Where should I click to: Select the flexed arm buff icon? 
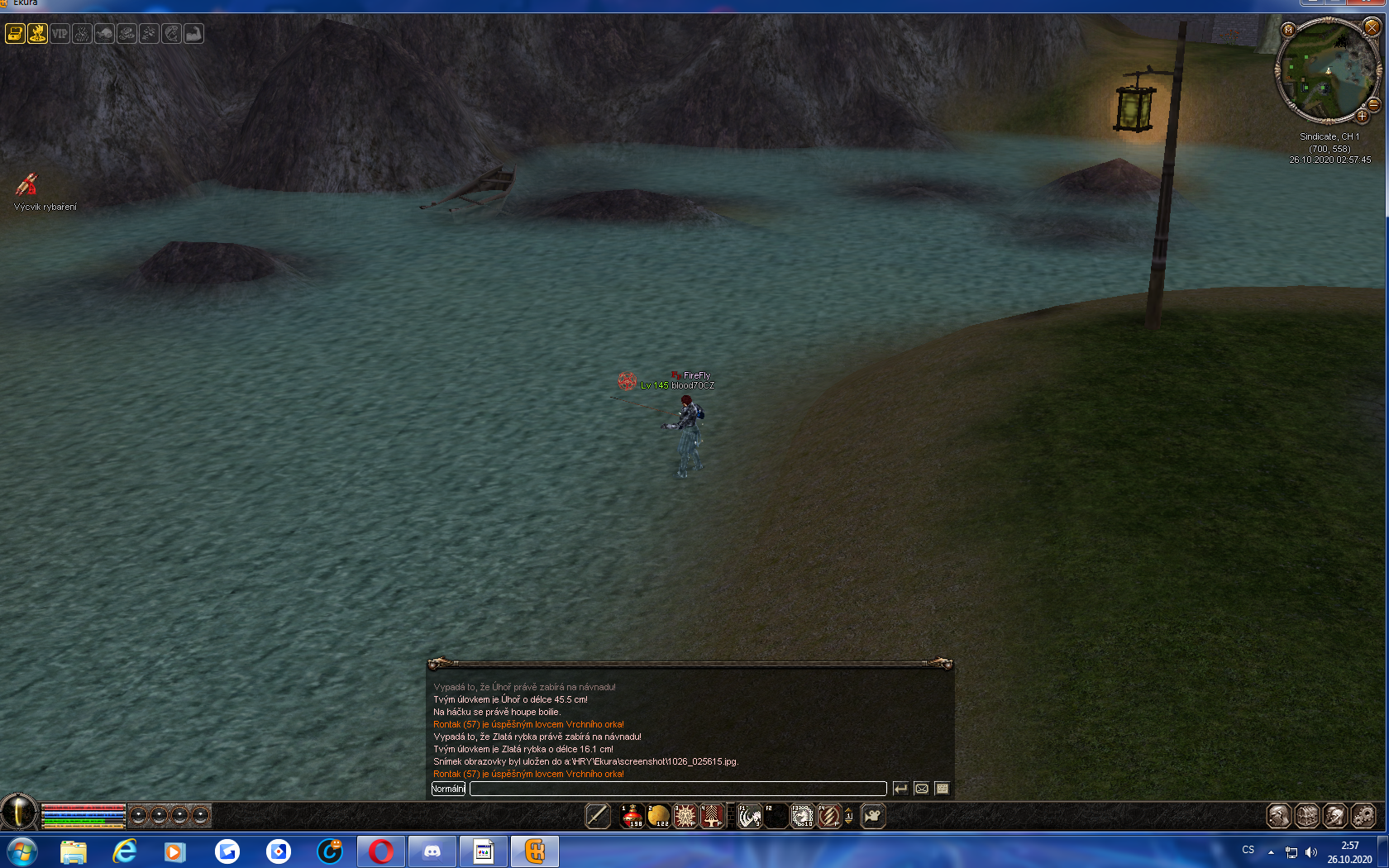[x=193, y=34]
